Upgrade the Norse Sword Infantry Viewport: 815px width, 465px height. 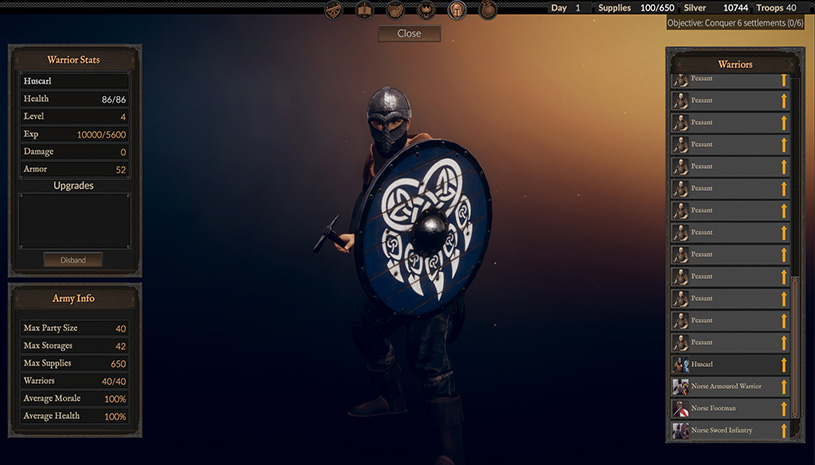pos(784,431)
